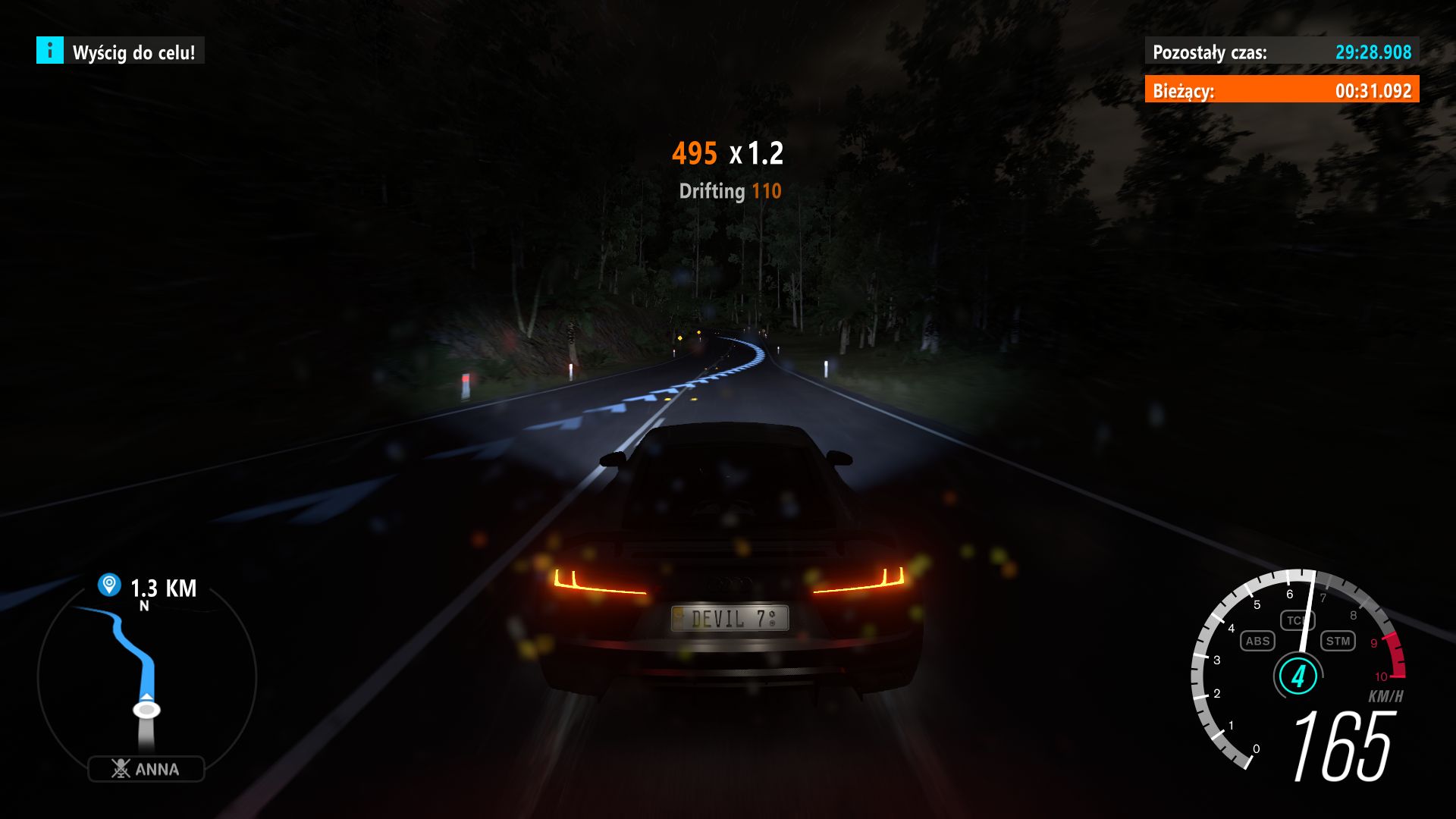The width and height of the screenshot is (1456, 819).
Task: Select the Wyścig do celu banner
Action: pyautogui.click(x=134, y=53)
